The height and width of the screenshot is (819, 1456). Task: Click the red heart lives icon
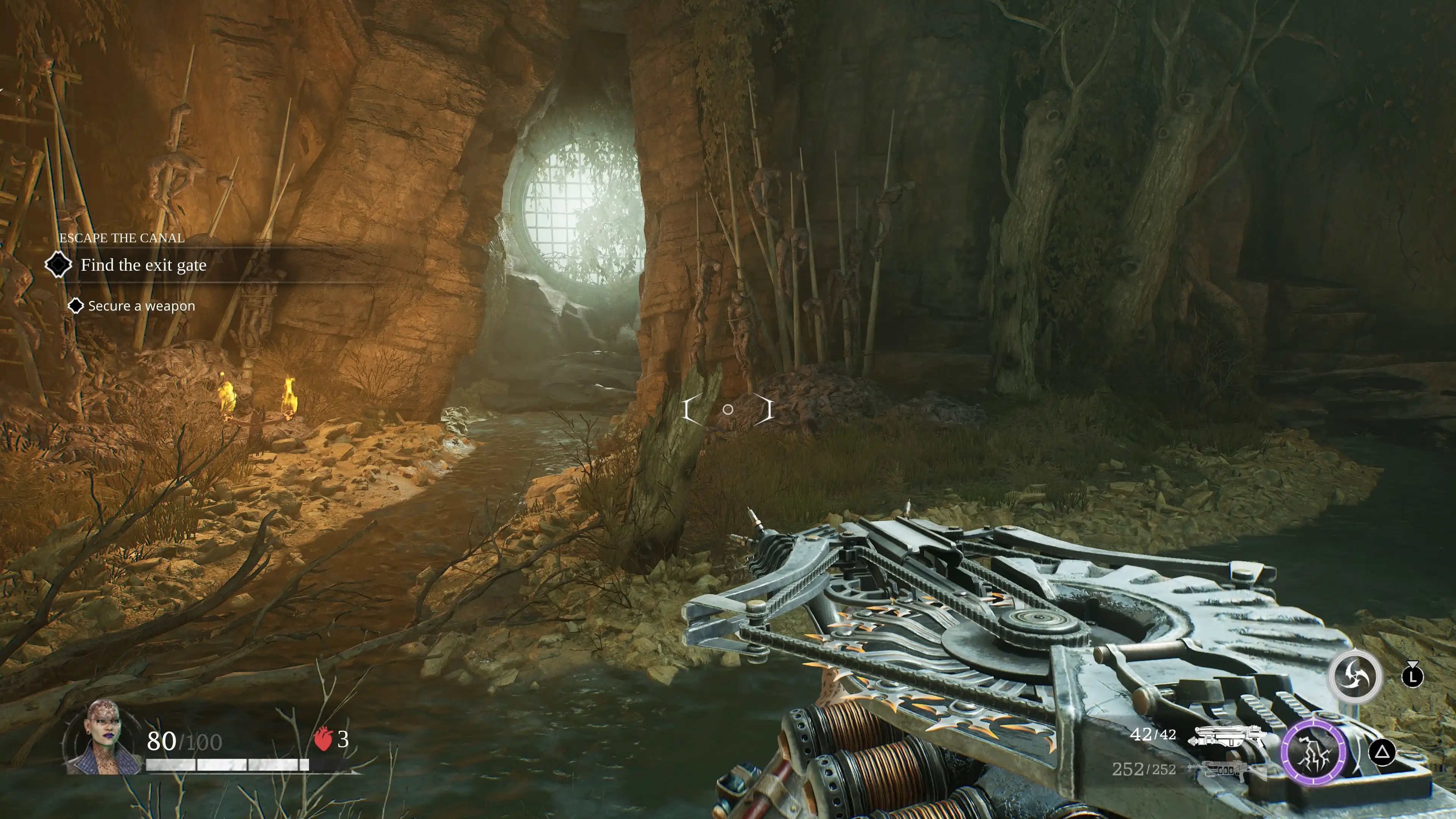(323, 739)
